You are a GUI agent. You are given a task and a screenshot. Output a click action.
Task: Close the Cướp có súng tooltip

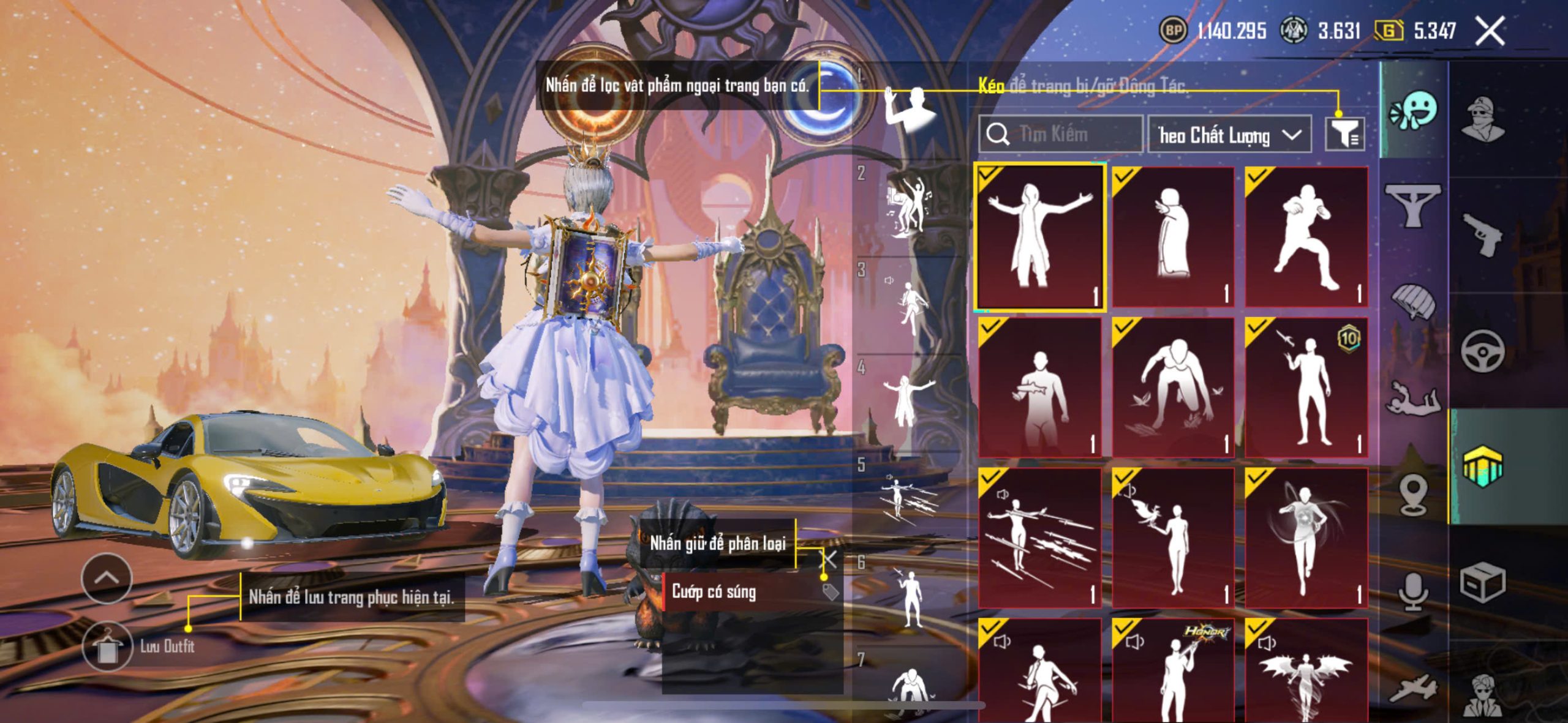(x=829, y=558)
